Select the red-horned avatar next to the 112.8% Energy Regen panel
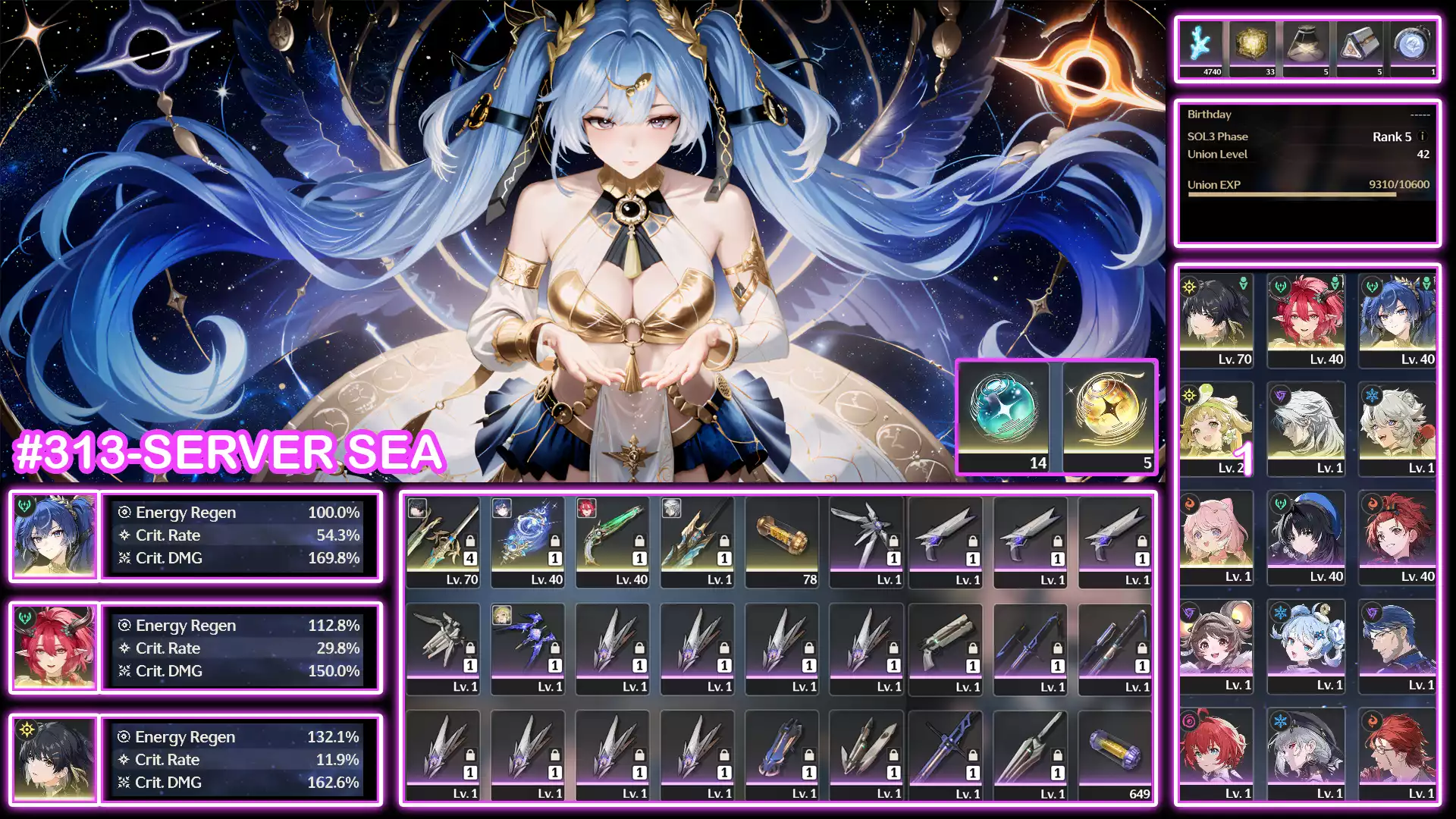Viewport: 1456px width, 819px height. pos(52,648)
